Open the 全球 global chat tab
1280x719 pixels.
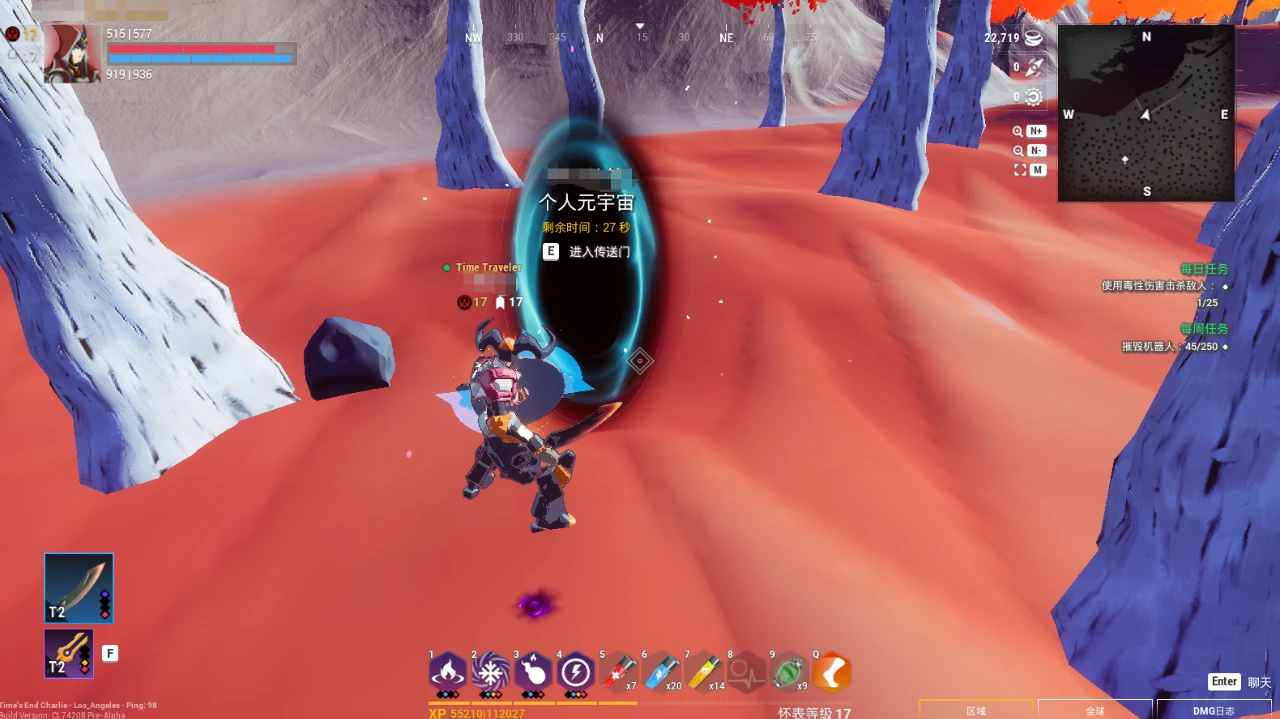coord(1095,710)
